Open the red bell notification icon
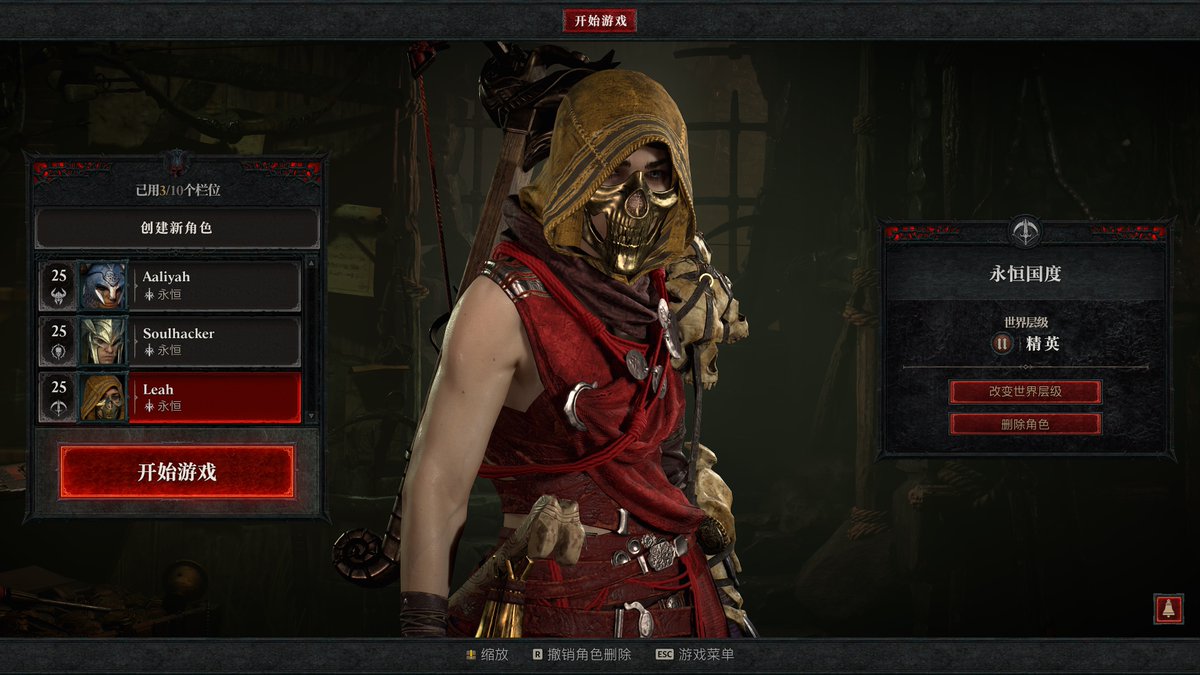The height and width of the screenshot is (675, 1200). coord(1167,608)
